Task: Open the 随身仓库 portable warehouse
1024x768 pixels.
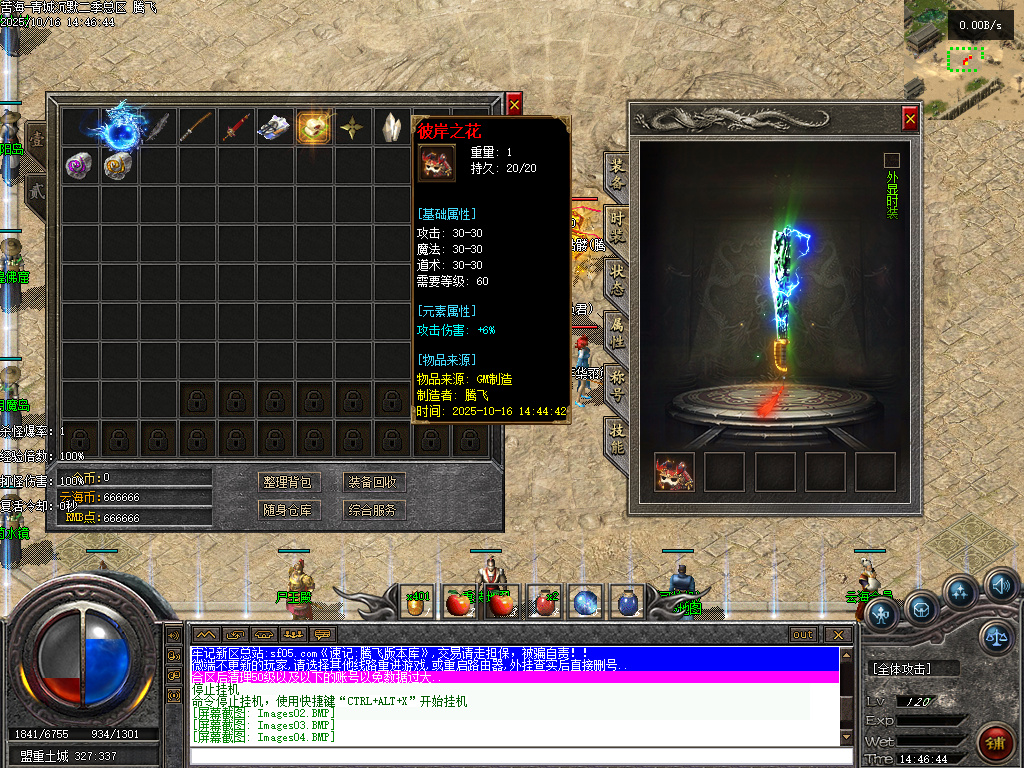Action: 286,510
